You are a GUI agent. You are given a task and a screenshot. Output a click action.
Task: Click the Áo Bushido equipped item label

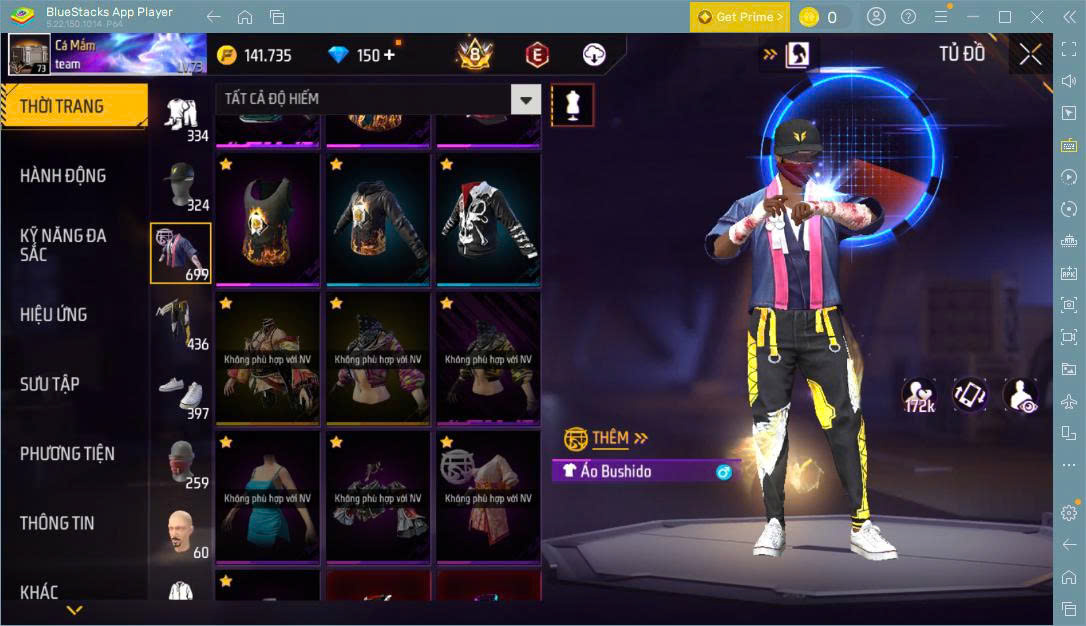[646, 471]
